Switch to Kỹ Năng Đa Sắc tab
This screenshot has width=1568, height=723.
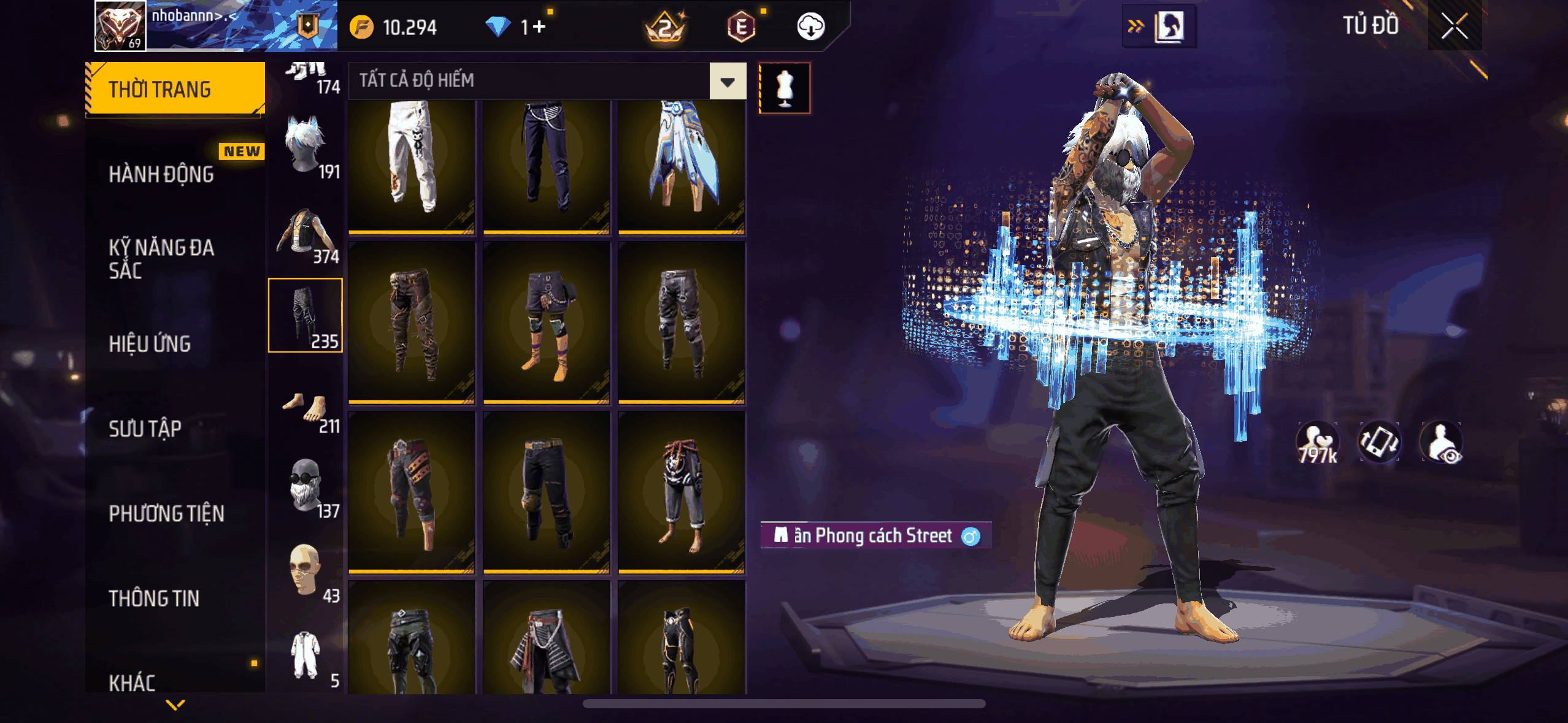pos(161,259)
